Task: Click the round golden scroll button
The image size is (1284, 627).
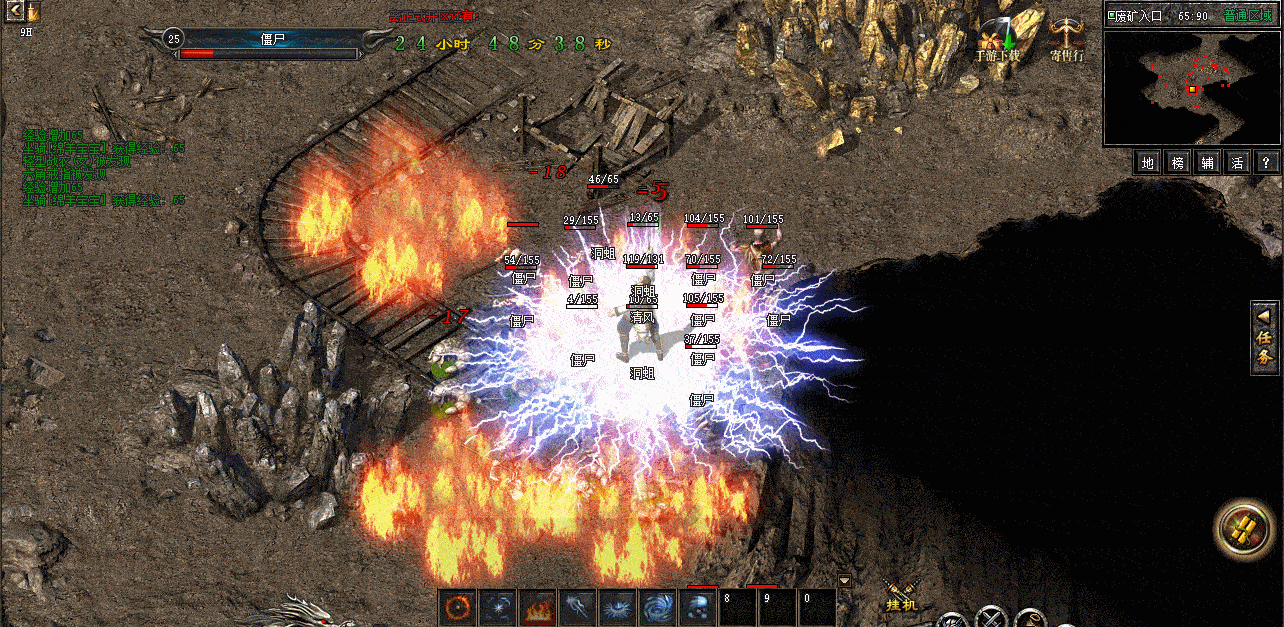Action: tap(1245, 529)
